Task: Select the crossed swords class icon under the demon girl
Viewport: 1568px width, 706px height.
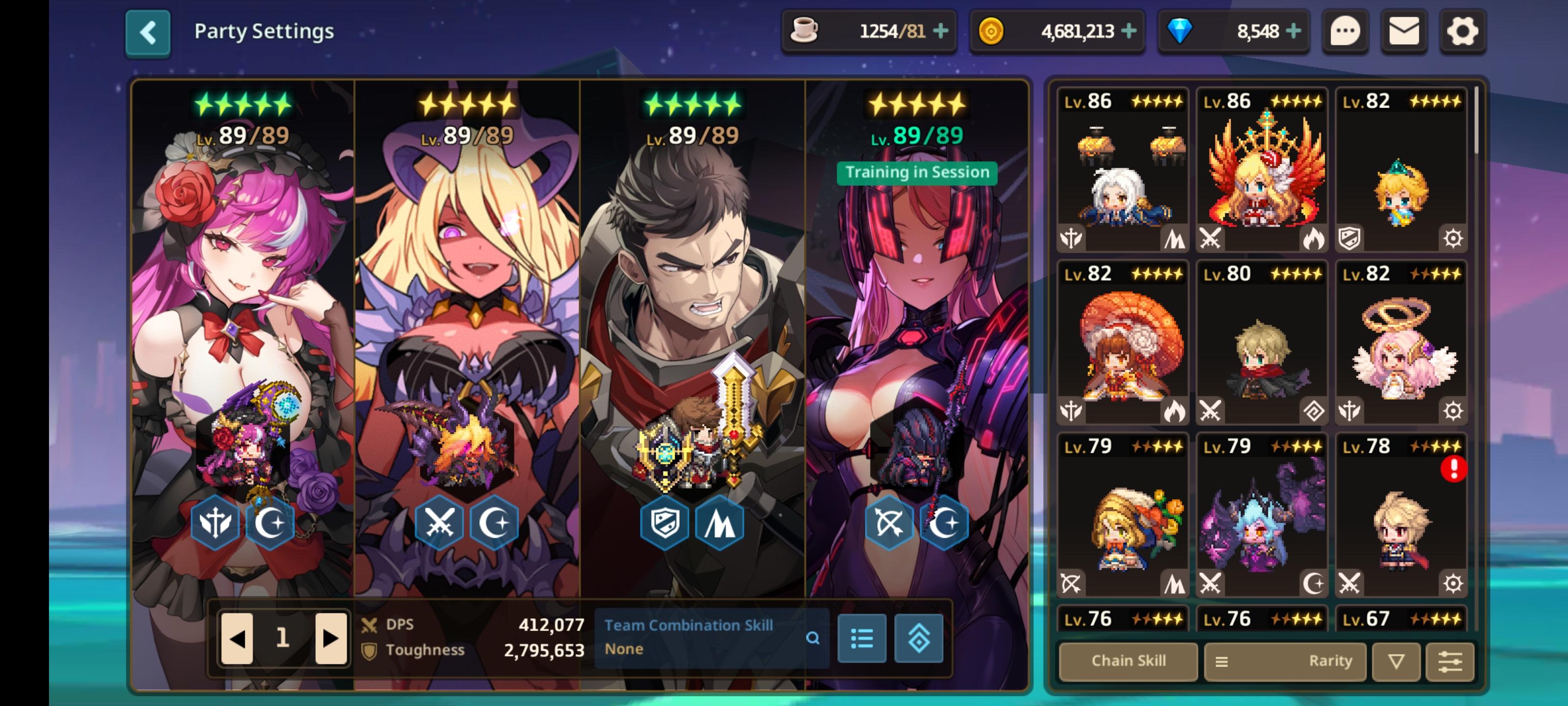Action: 440,523
